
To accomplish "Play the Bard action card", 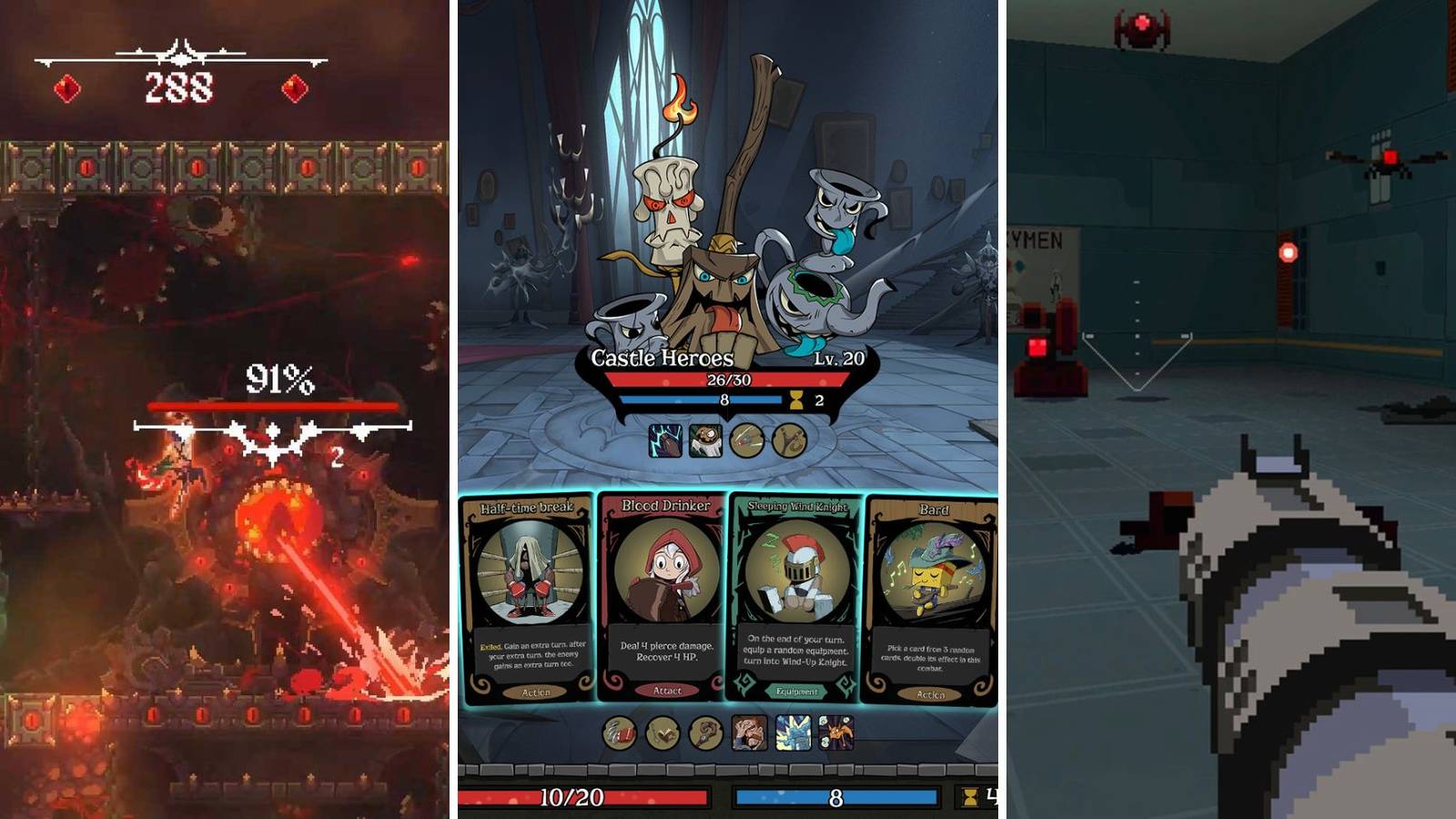I will click(x=930, y=591).
